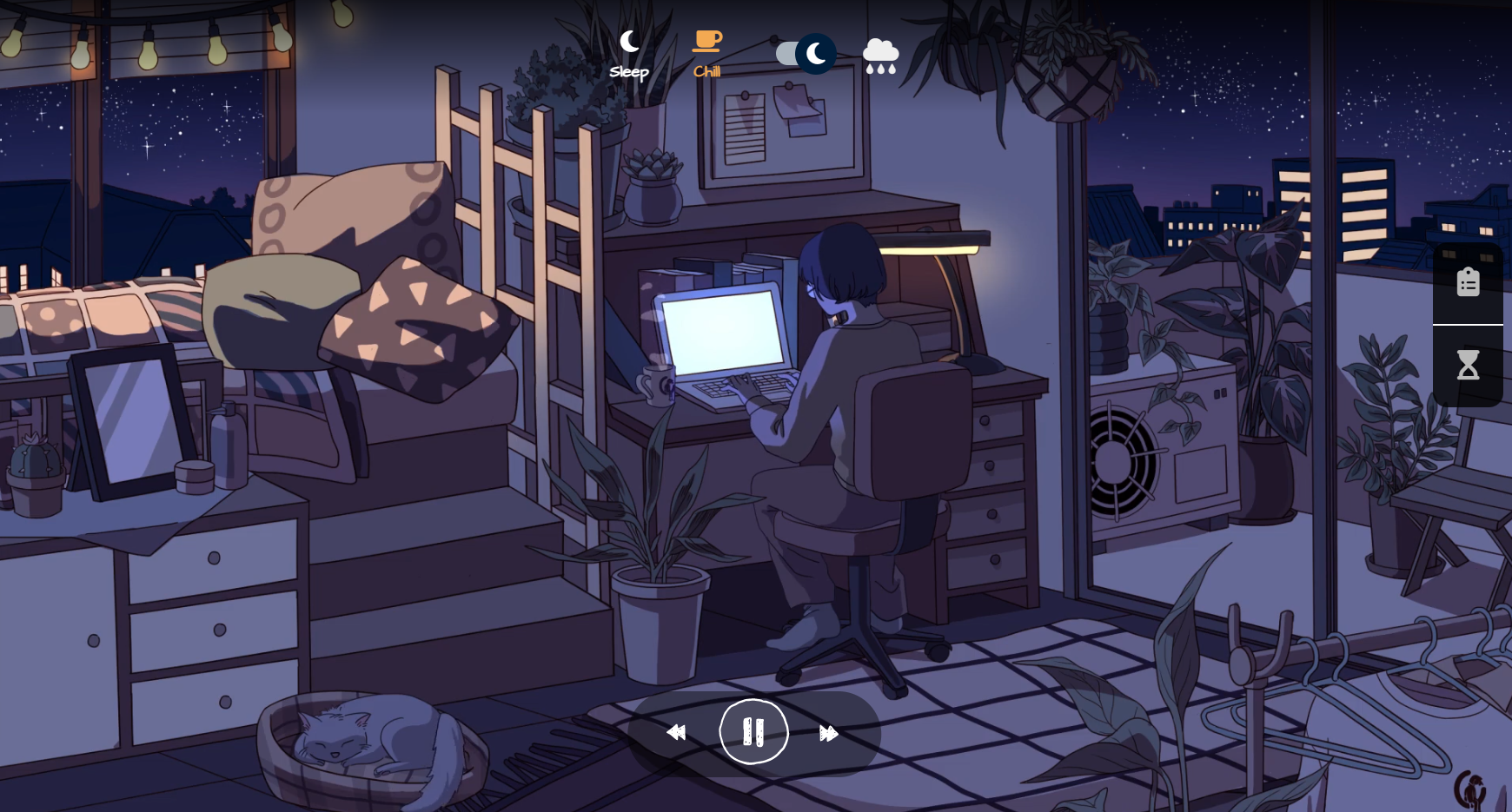Switch the soundscape from Chill to Sleep

629,40
